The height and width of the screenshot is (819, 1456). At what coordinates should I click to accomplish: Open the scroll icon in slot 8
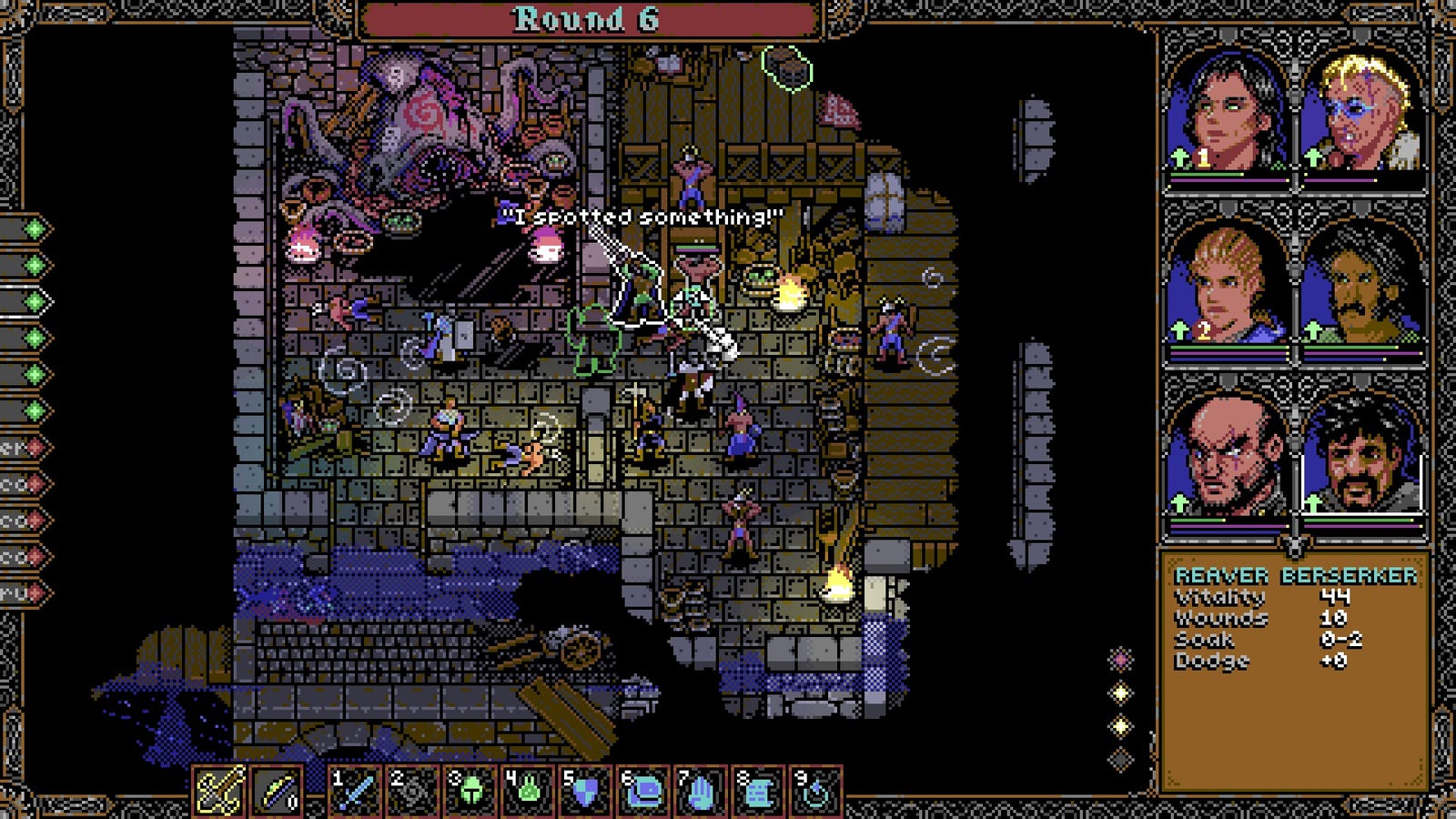[x=756, y=791]
